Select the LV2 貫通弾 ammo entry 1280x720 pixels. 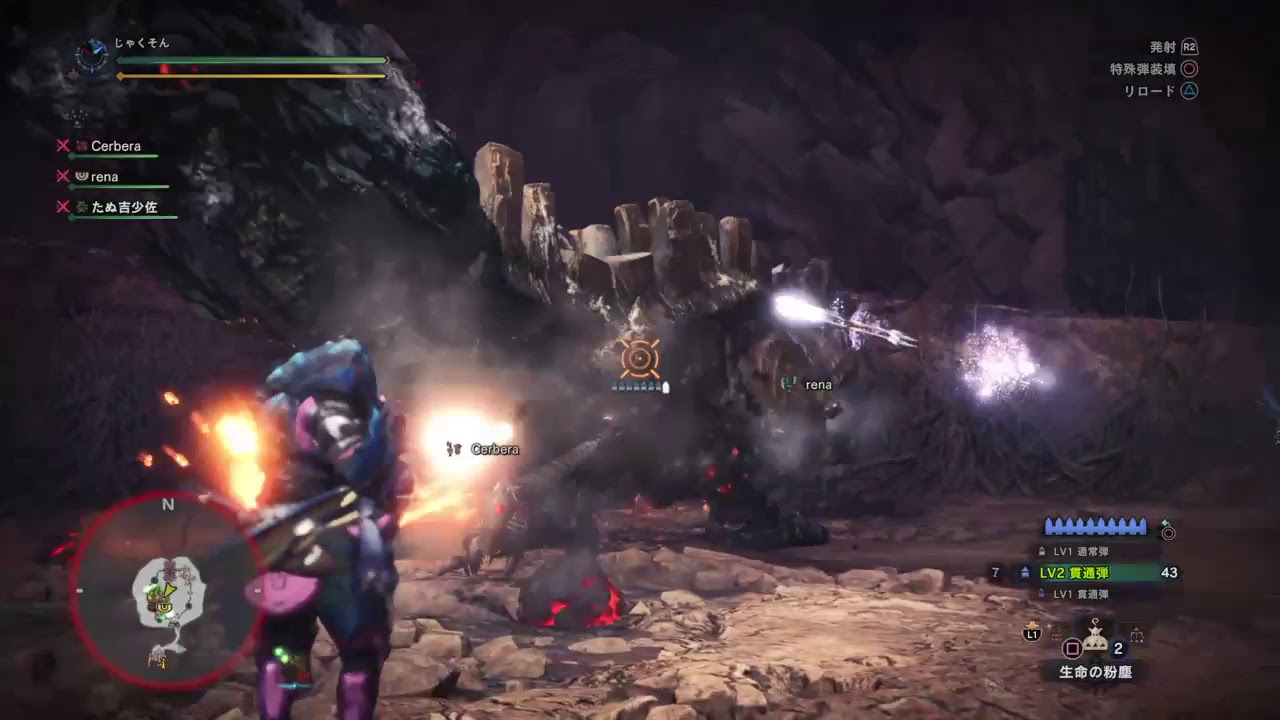pos(1075,573)
